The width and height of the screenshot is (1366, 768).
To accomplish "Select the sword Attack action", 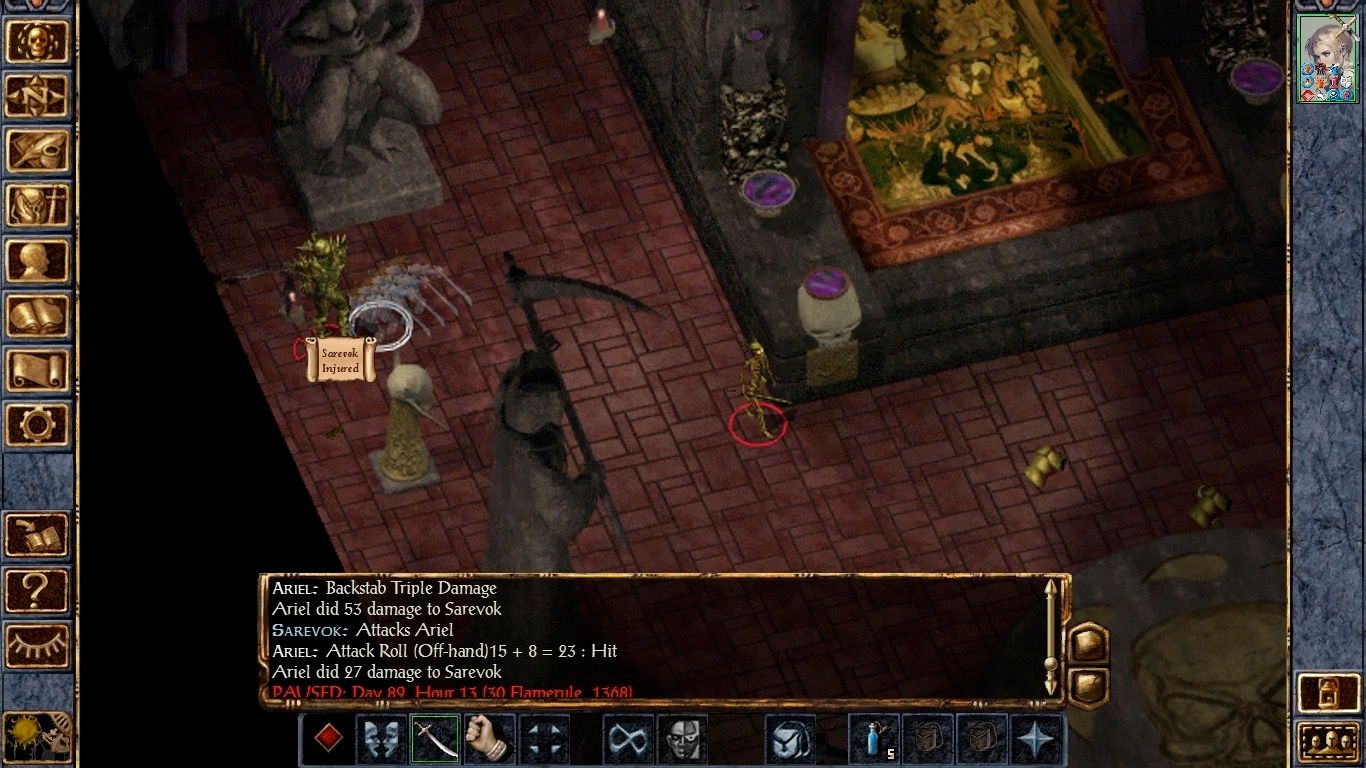I will coord(435,741).
